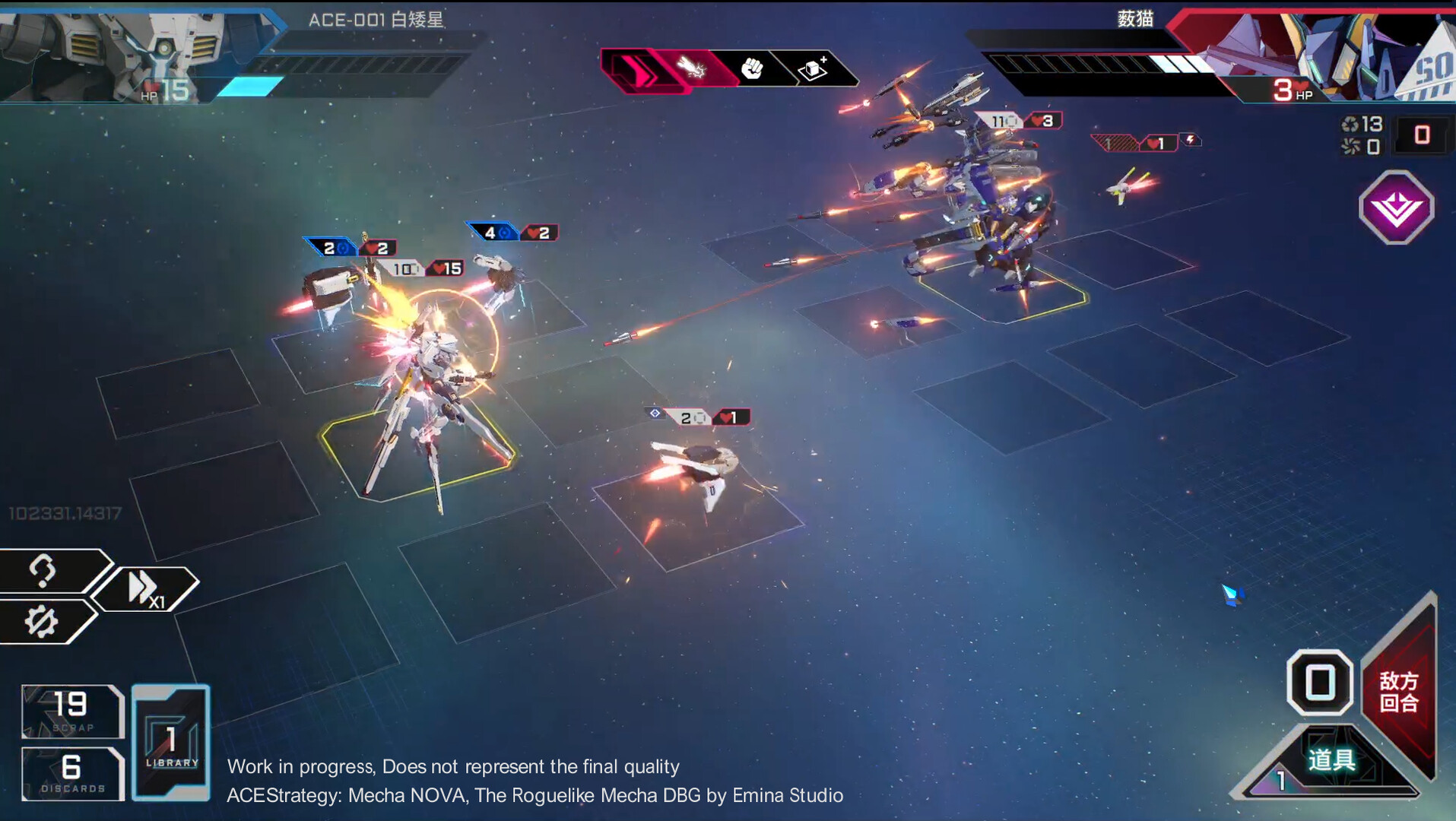Click the circular arrow undo button
This screenshot has height=821, width=1456.
[x=43, y=570]
